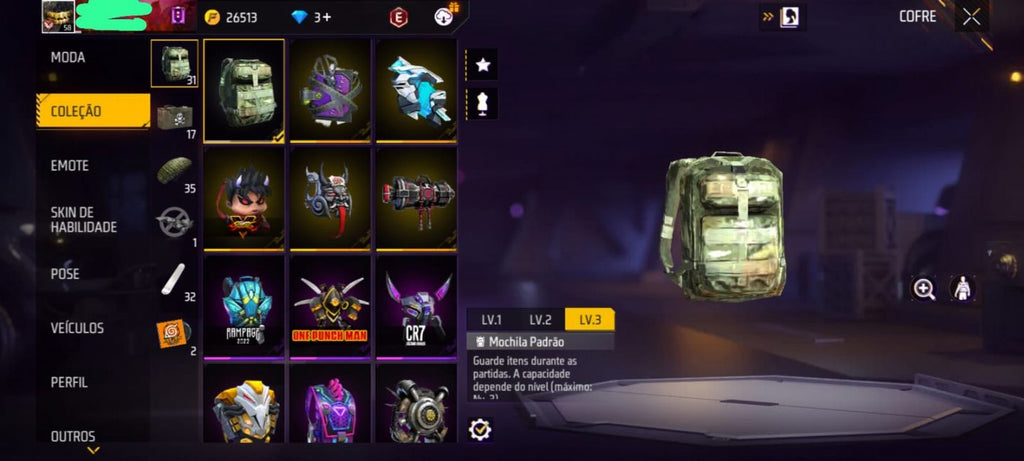Open Skin de Habilidade section
Image resolution: width=1024 pixels, height=461 pixels.
click(84, 220)
